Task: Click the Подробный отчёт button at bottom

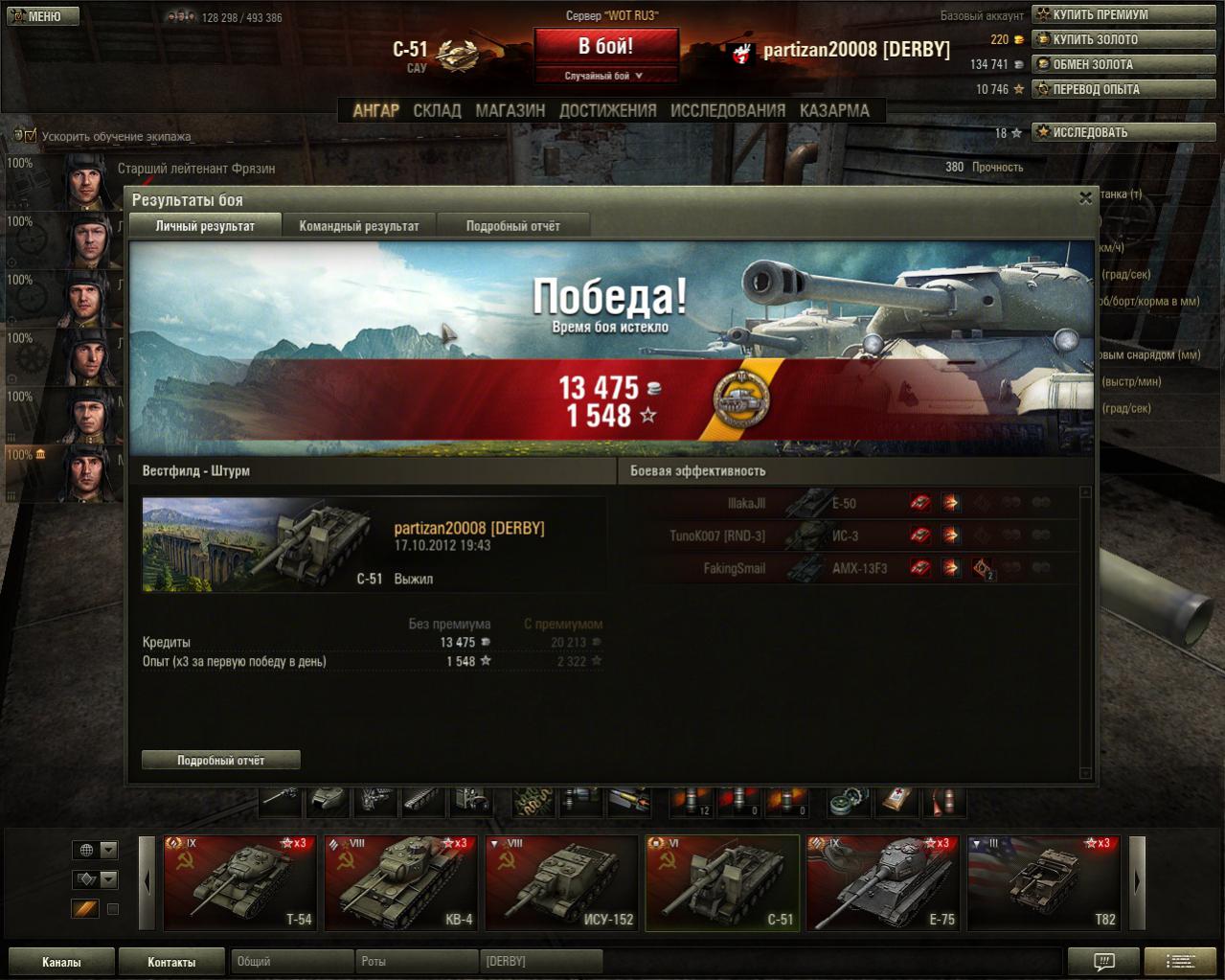Action: tap(220, 760)
